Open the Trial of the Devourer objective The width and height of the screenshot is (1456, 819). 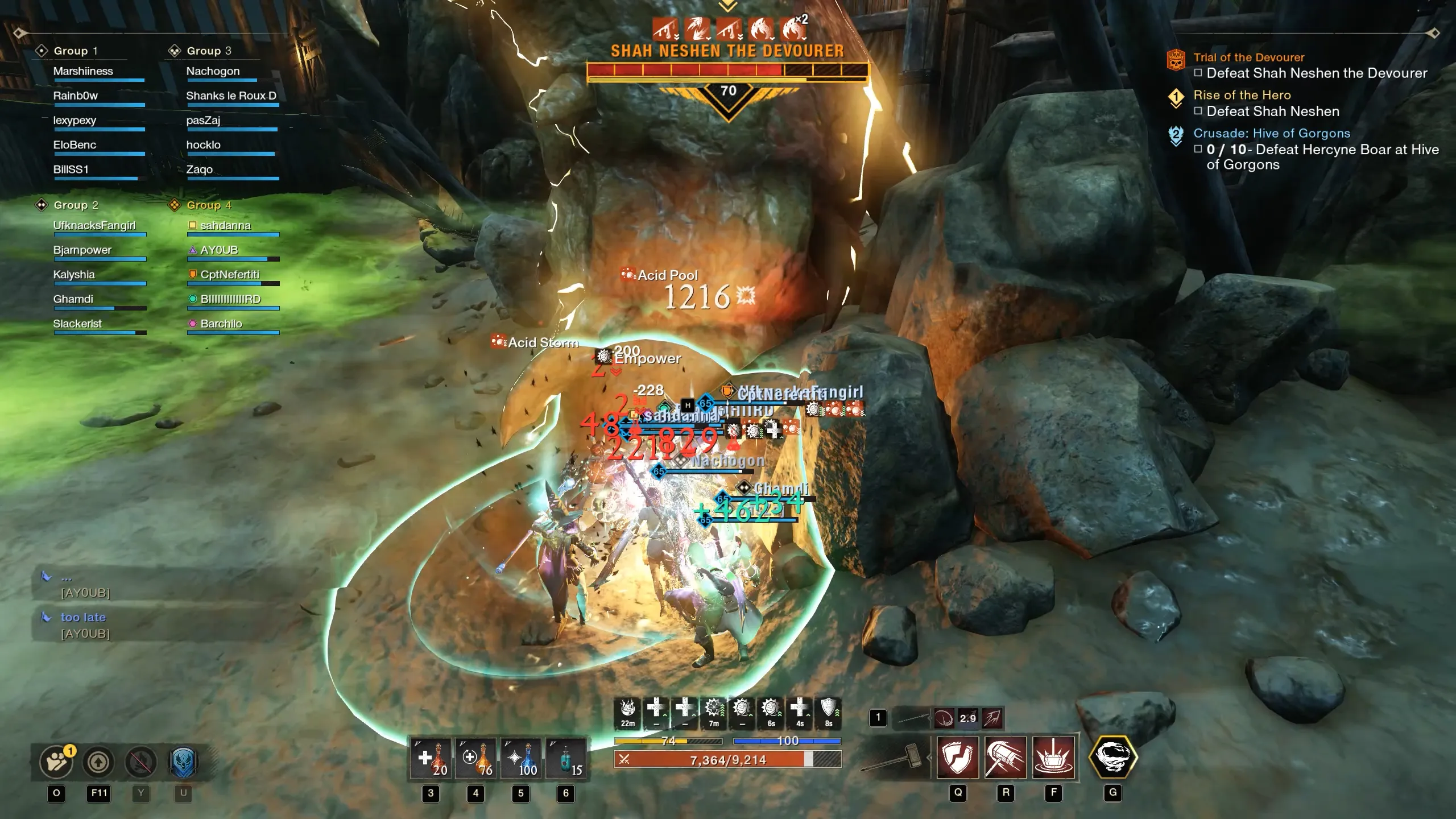(x=1248, y=57)
